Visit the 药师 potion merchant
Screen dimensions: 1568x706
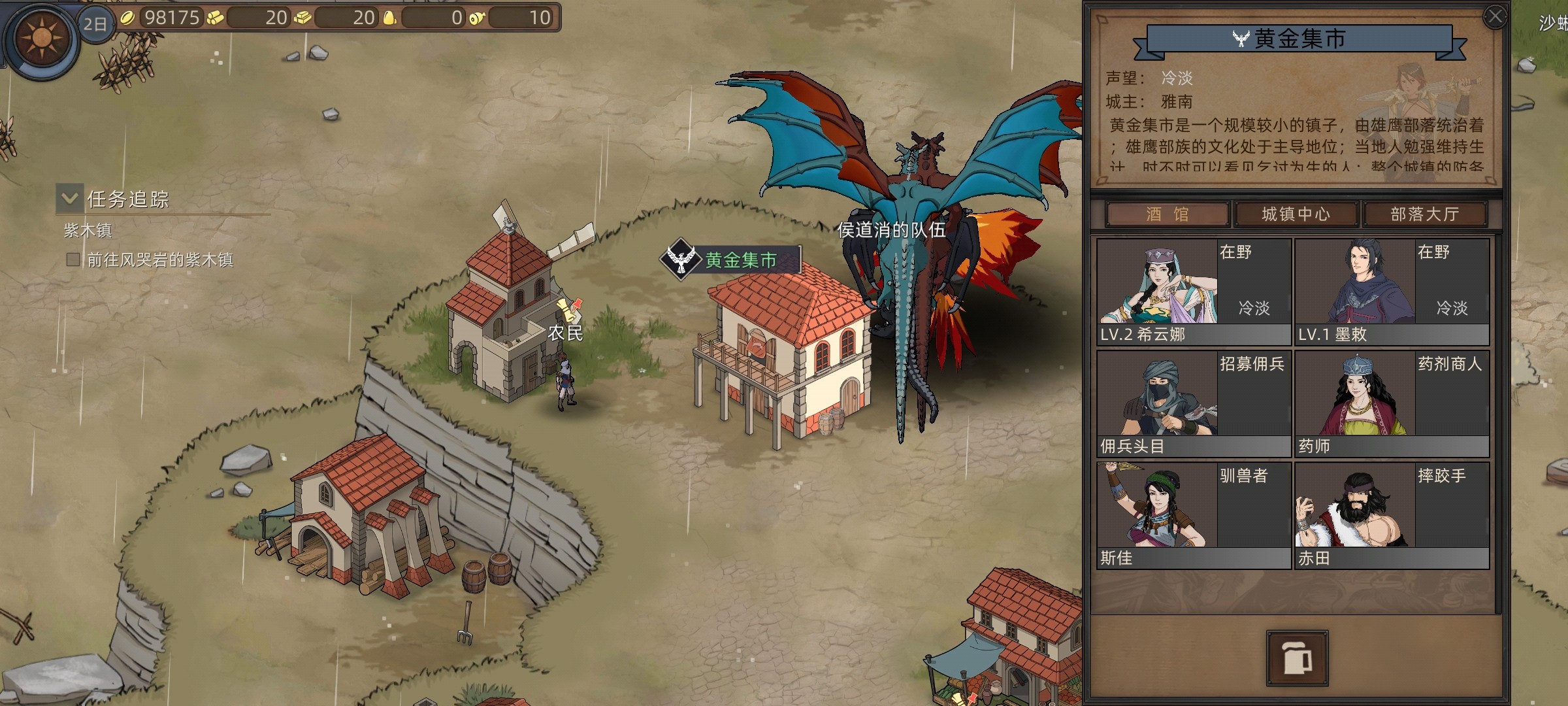click(1392, 403)
